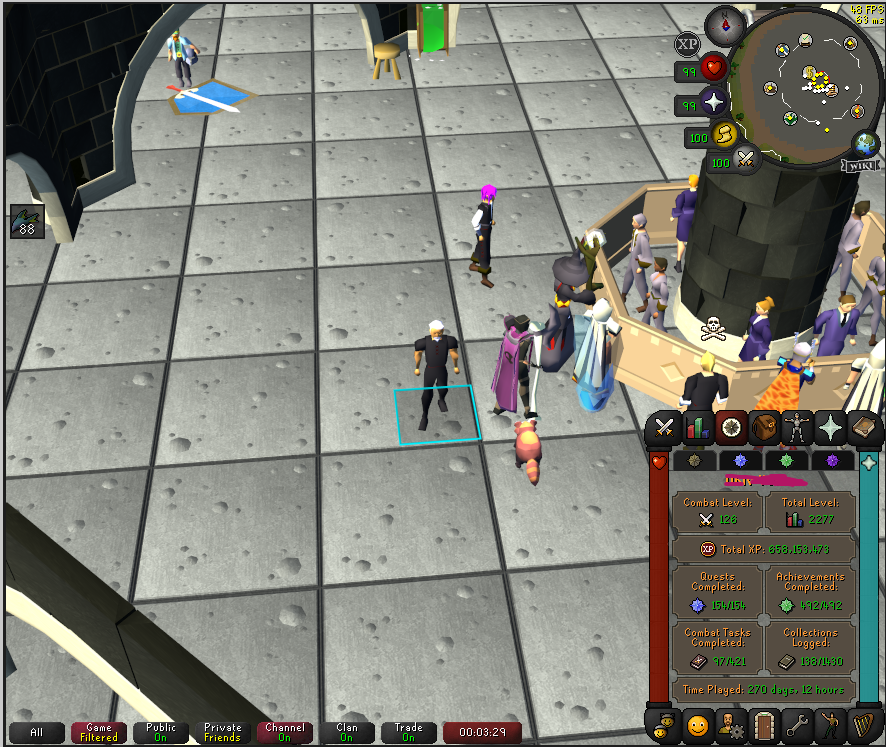Toggle the XP drops orb
Screen dimensions: 886x747
(687, 44)
